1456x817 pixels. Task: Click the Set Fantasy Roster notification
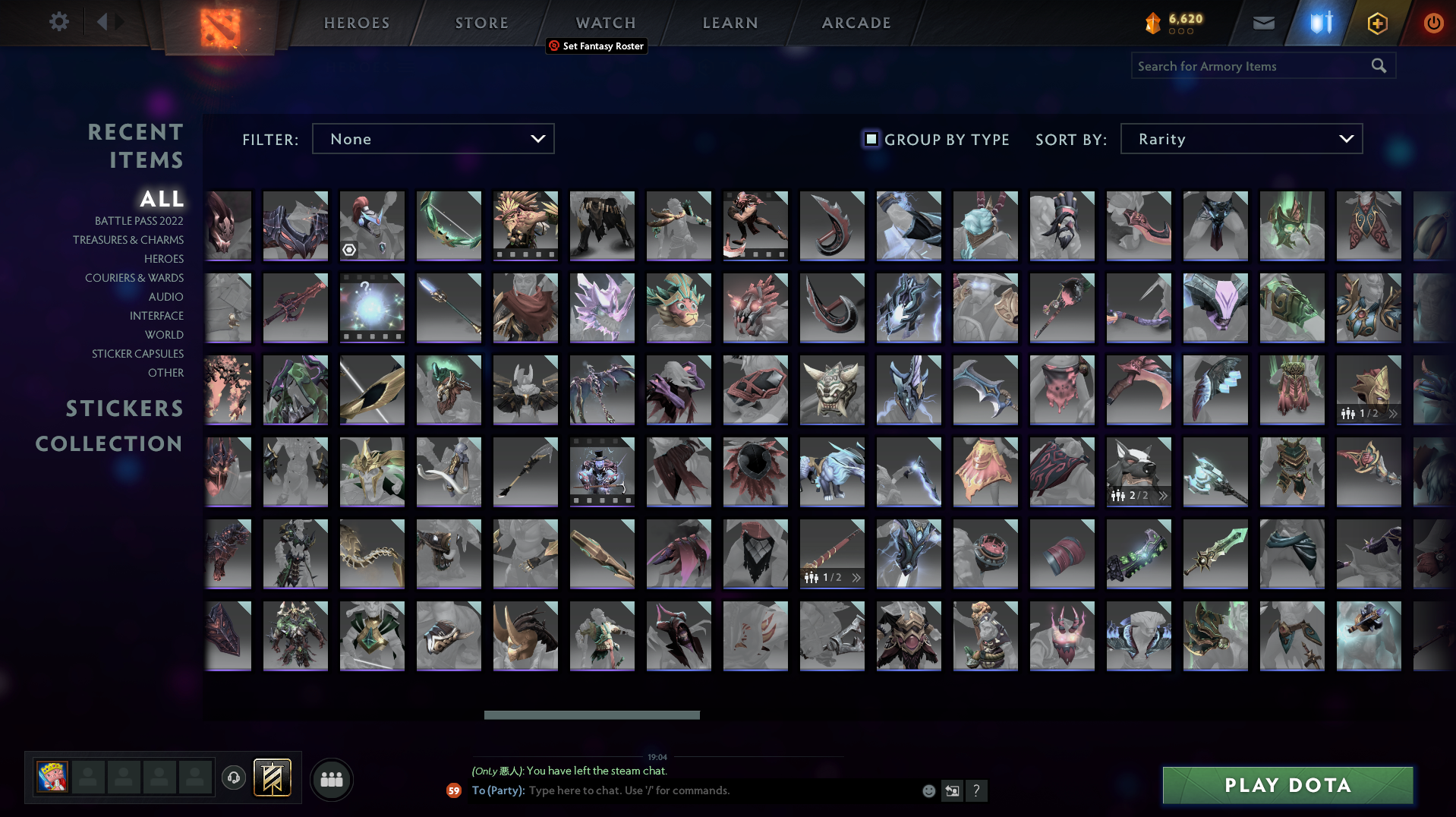pyautogui.click(x=597, y=46)
